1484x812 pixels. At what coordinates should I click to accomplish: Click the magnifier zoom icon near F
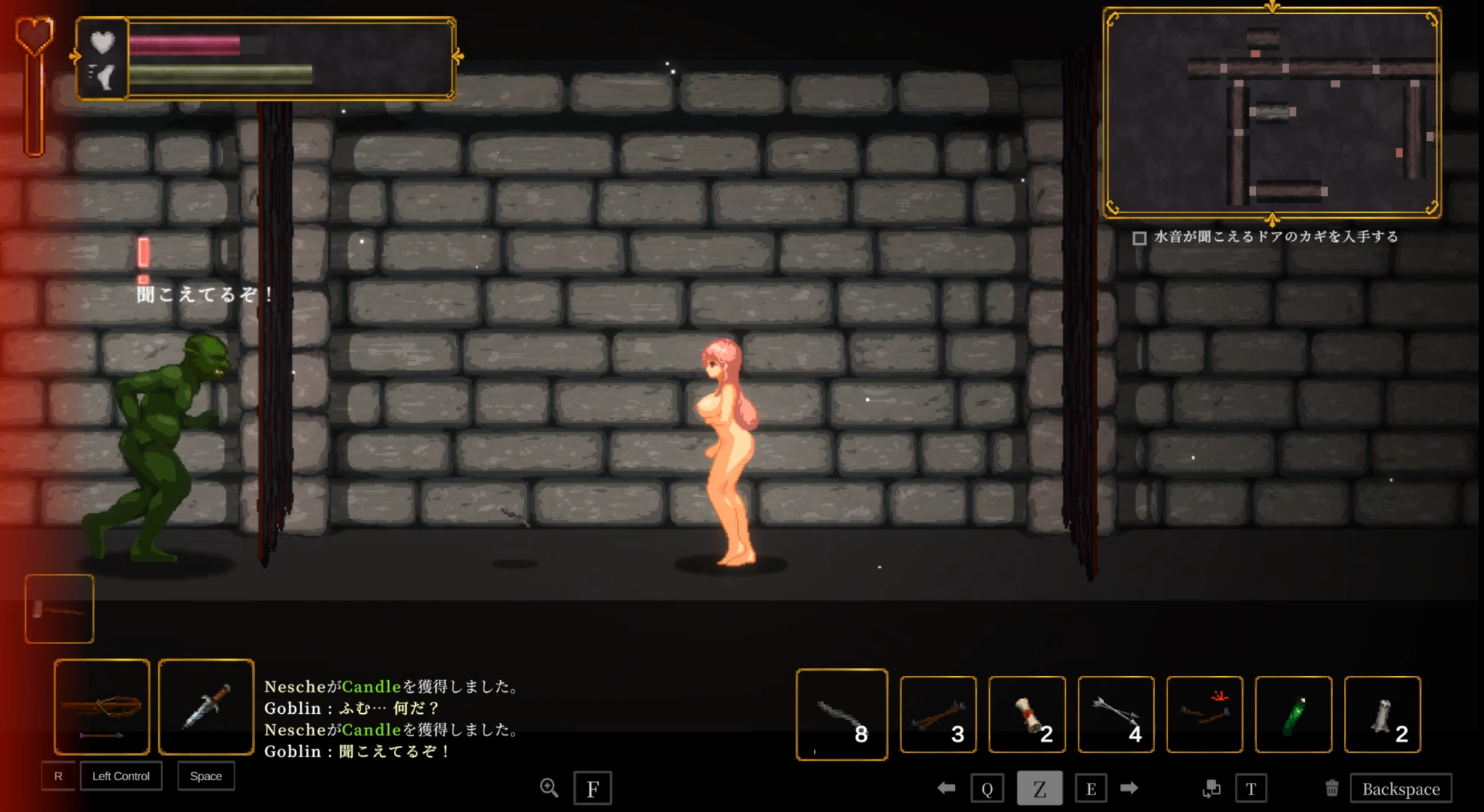point(550,788)
